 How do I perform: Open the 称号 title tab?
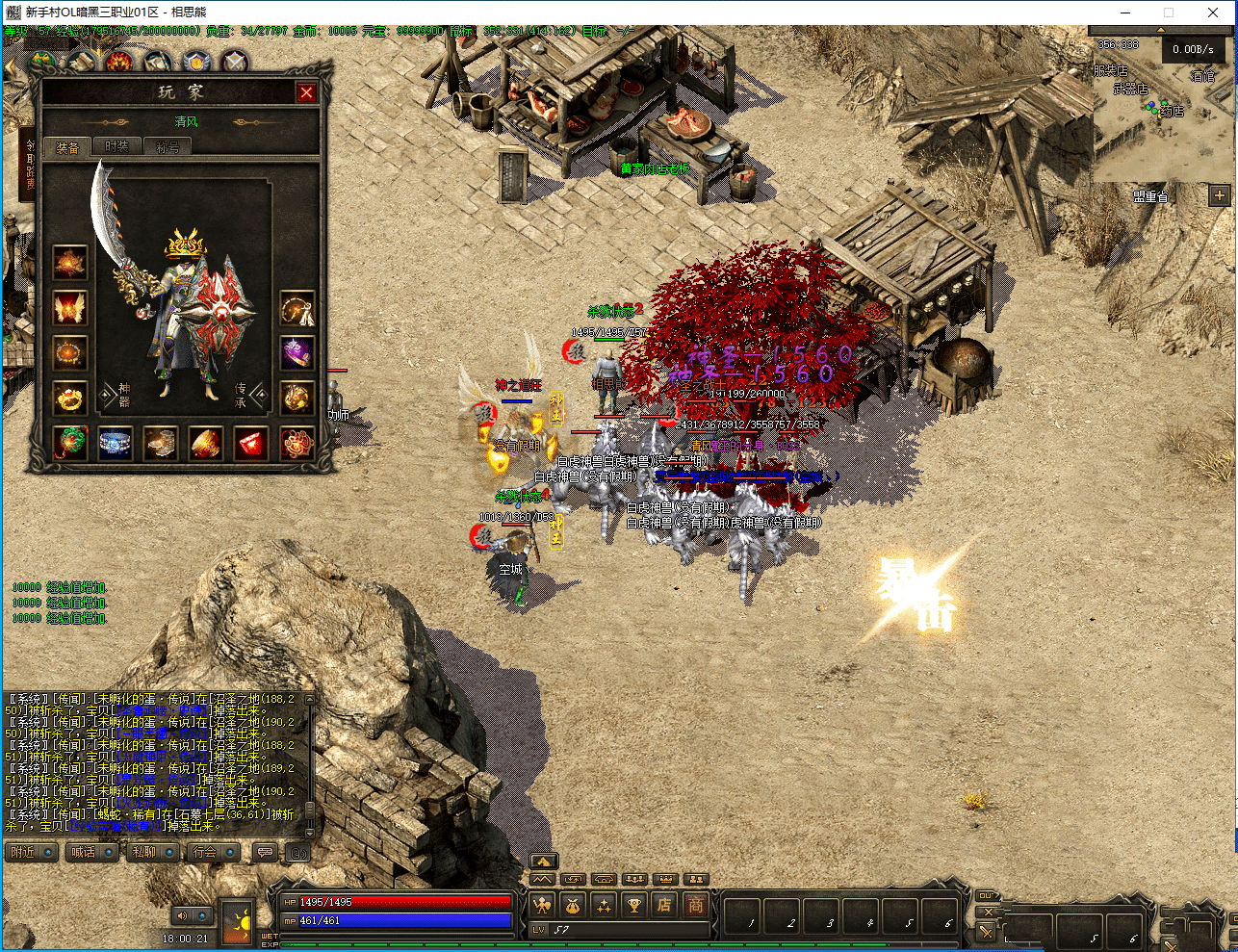[x=168, y=147]
